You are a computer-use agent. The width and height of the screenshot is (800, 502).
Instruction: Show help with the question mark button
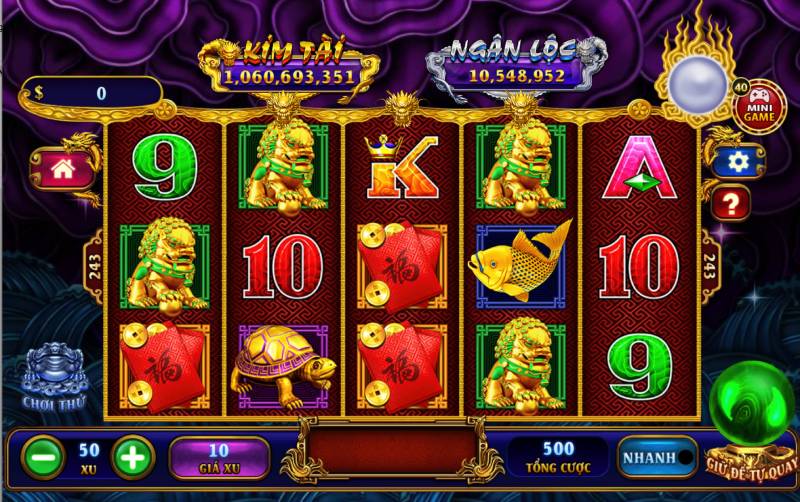(x=732, y=205)
